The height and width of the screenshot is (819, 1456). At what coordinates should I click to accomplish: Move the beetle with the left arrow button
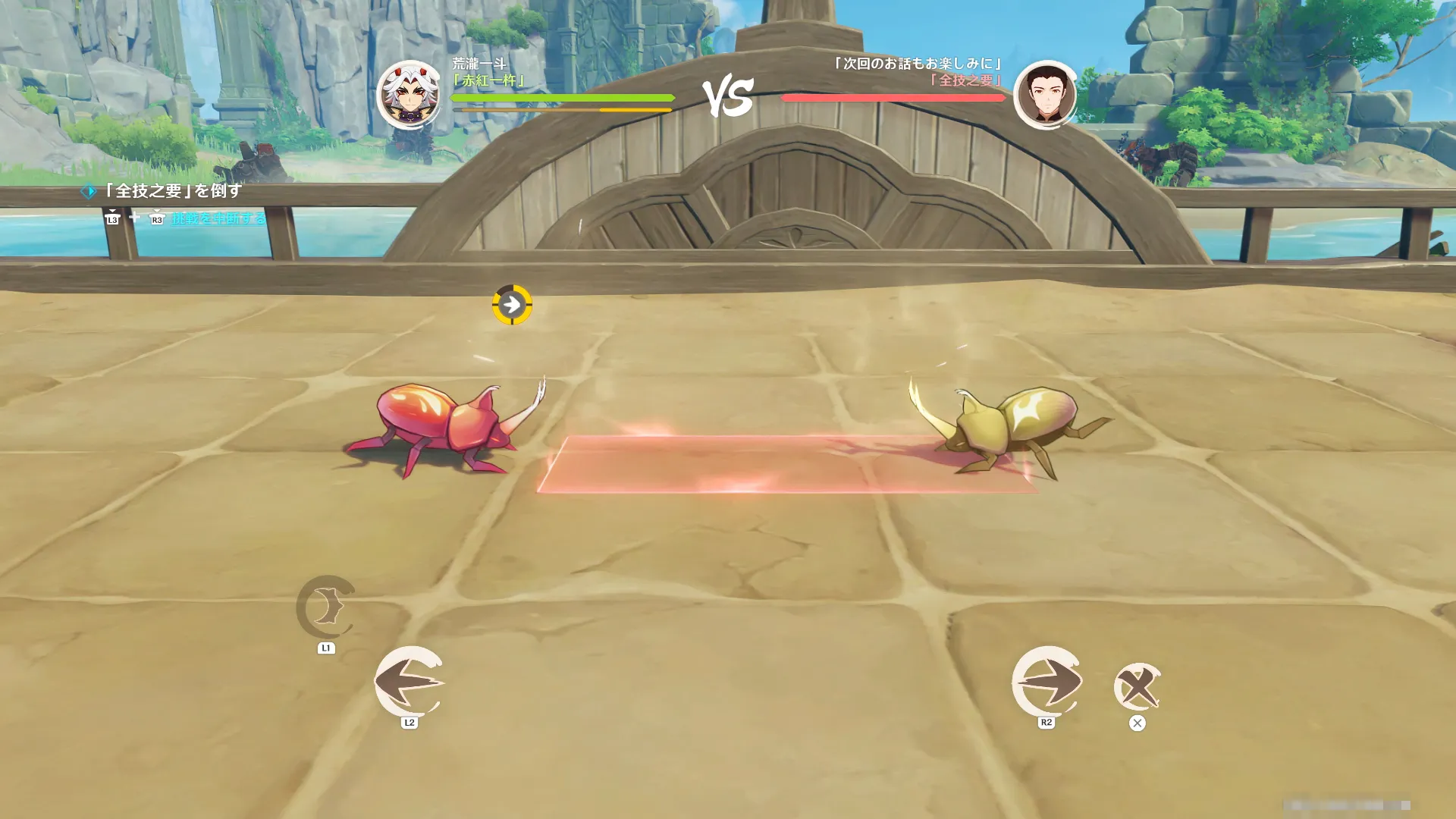409,681
